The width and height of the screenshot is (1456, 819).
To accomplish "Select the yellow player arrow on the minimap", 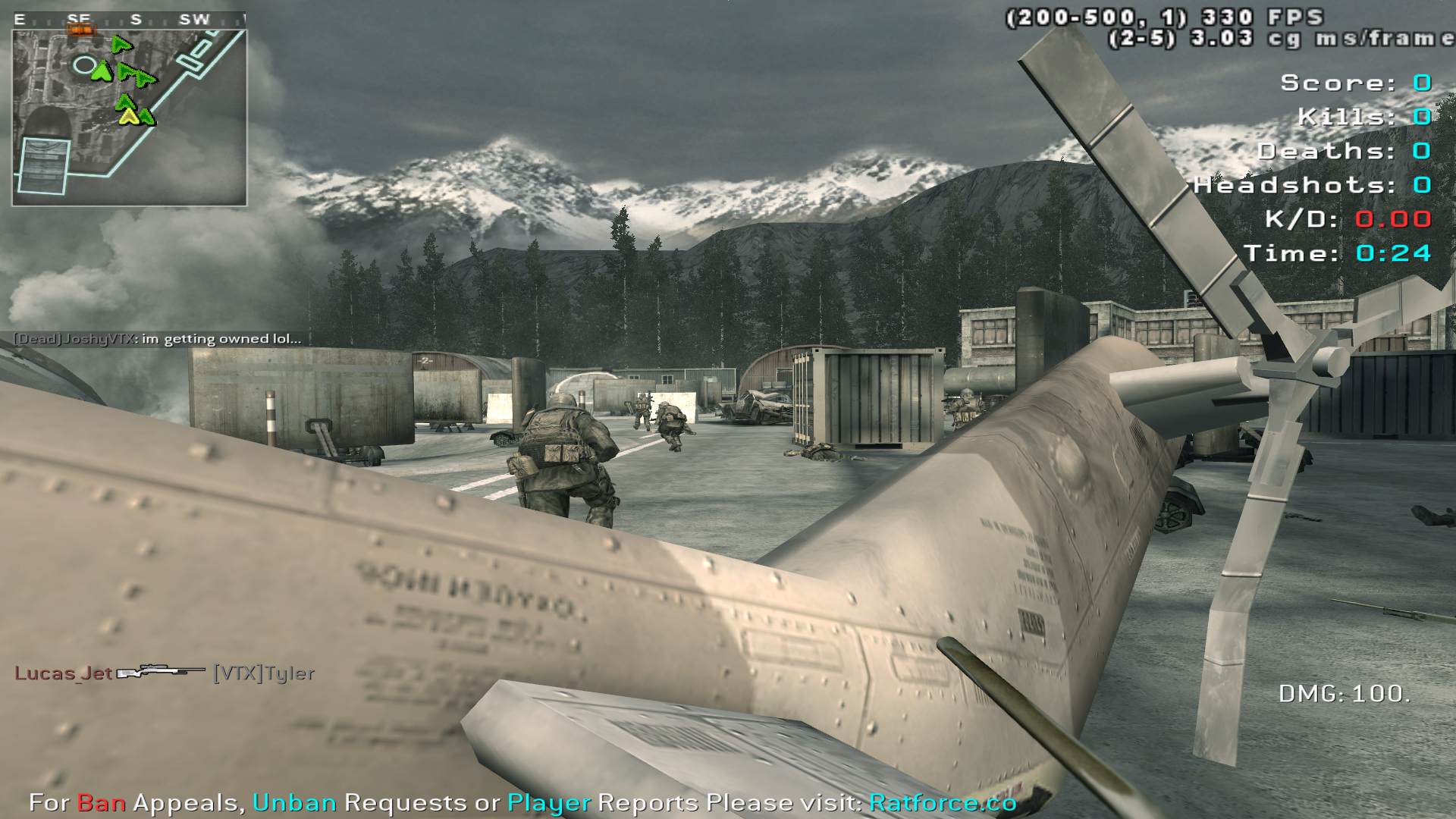I will click(x=130, y=116).
